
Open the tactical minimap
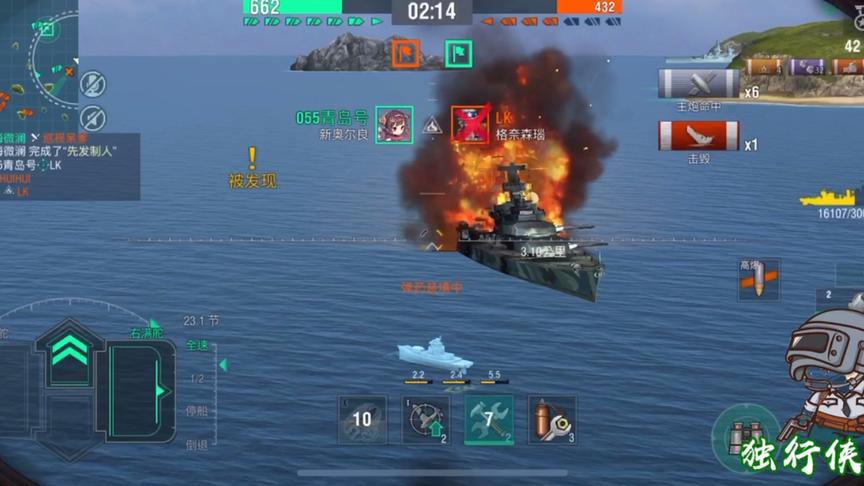click(42, 60)
